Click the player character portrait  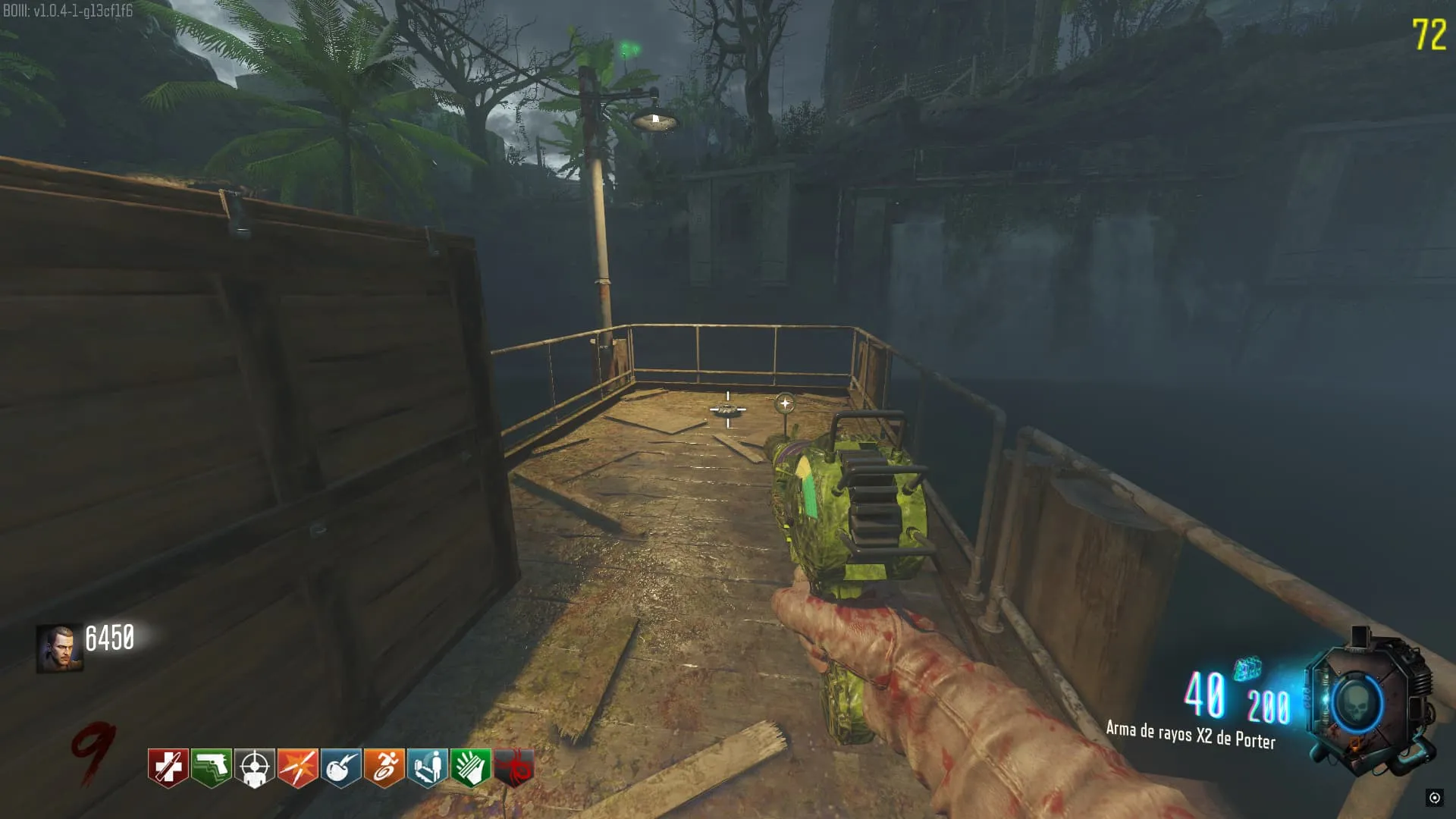[59, 648]
